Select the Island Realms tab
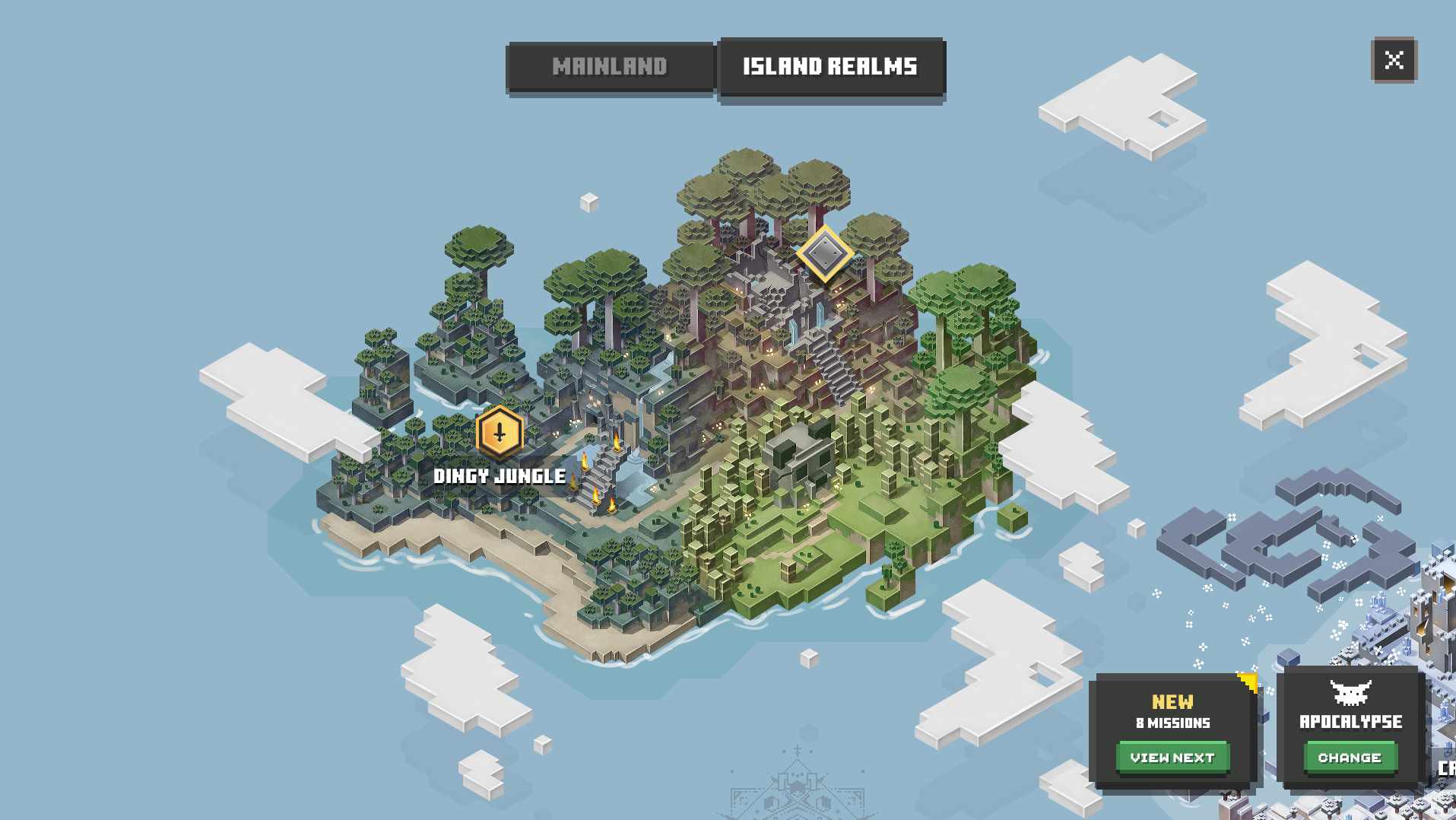The width and height of the screenshot is (1456, 820). point(830,67)
